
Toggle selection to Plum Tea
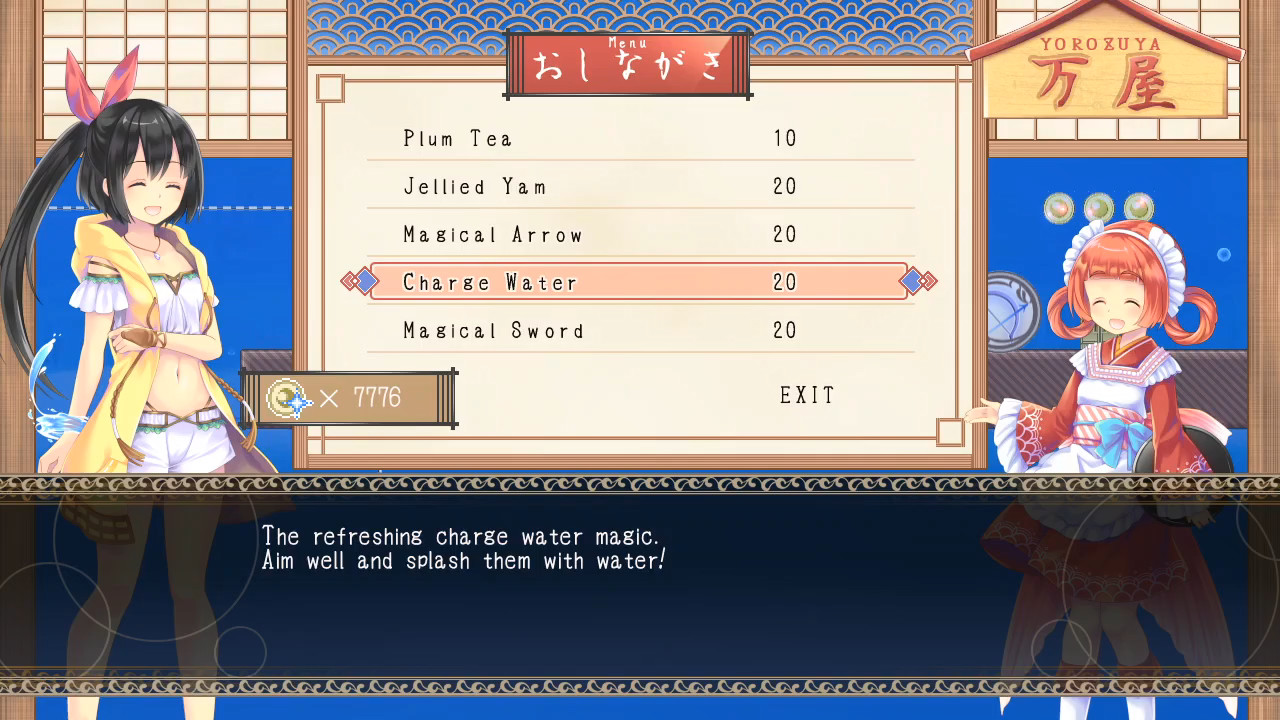458,139
